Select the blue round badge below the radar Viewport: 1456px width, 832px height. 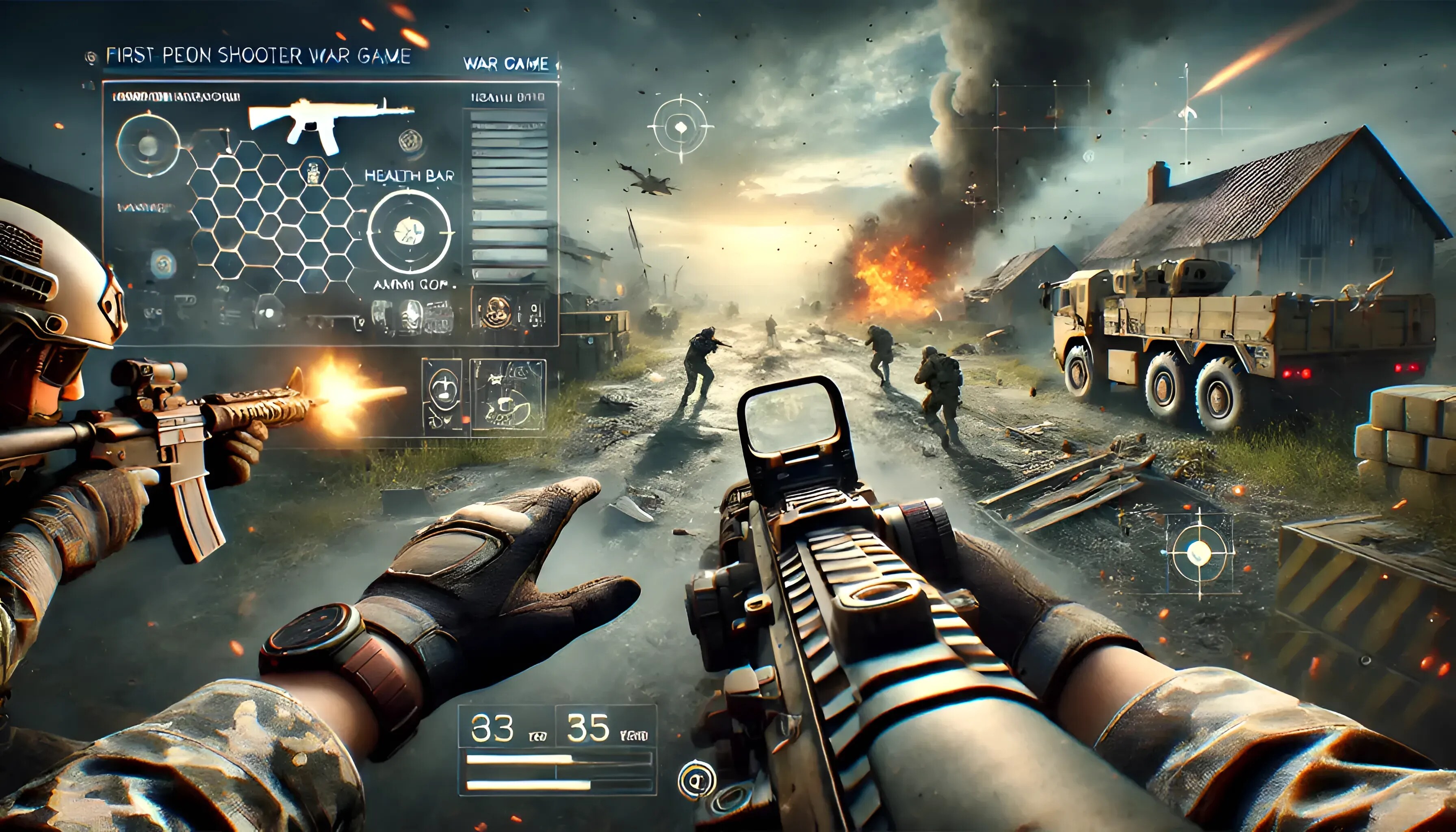pos(163,263)
